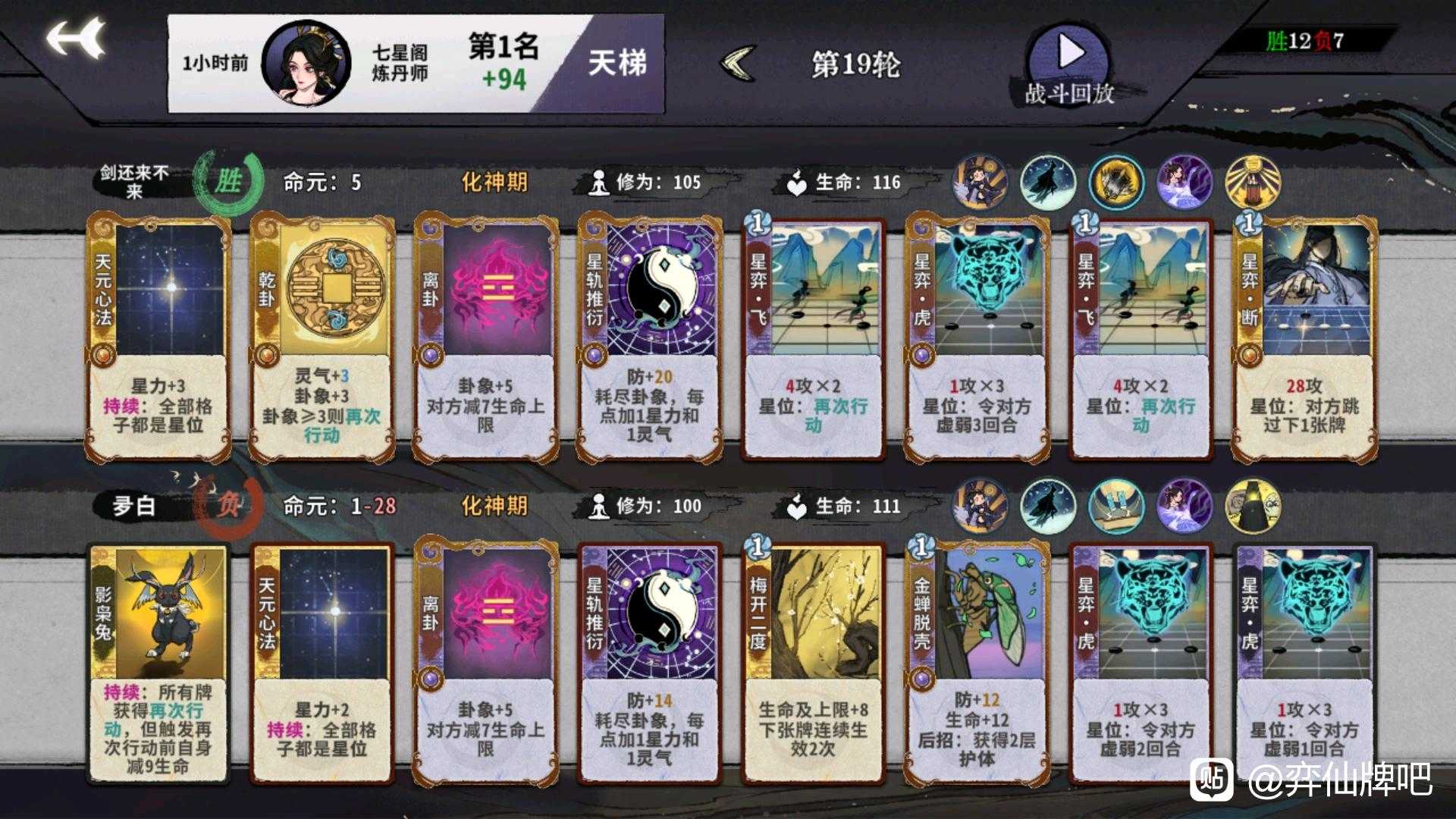1456x819 pixels.
Task: Click the child character buff icon in winner's row
Action: (981, 182)
